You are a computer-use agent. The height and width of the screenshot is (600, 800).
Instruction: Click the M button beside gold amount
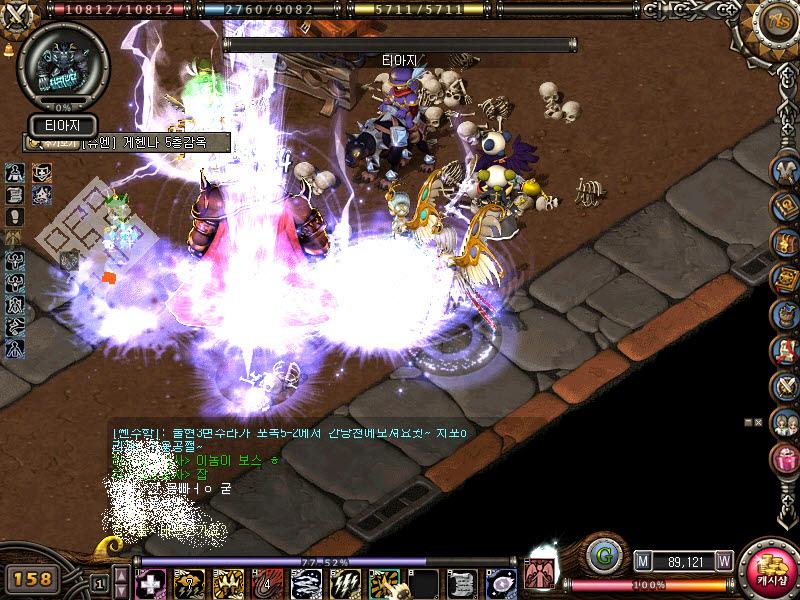(x=643, y=562)
